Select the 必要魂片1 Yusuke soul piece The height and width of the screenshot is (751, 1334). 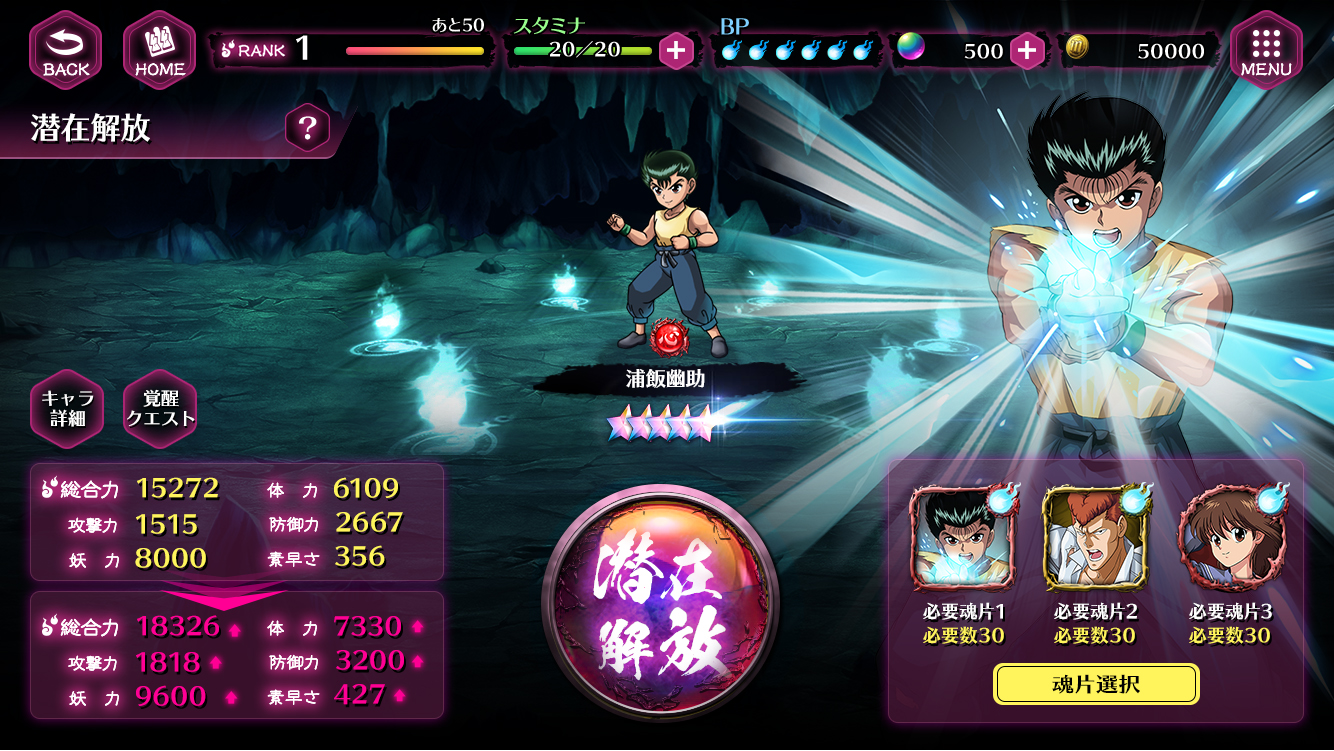click(963, 537)
